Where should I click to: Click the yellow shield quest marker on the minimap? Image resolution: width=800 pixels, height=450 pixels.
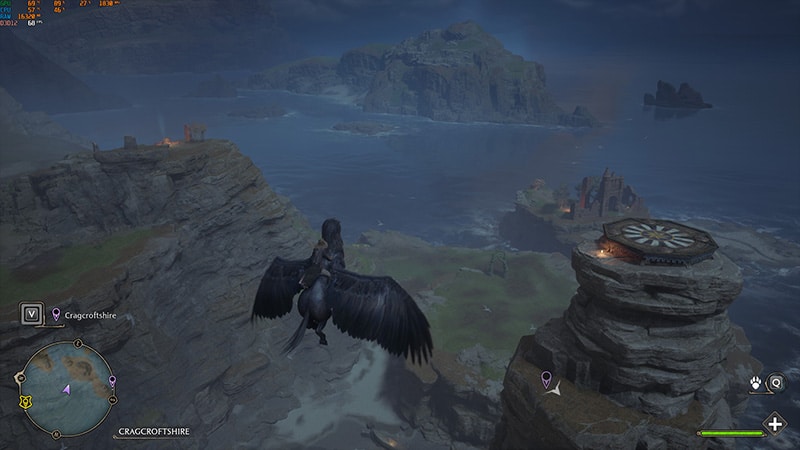[24, 401]
